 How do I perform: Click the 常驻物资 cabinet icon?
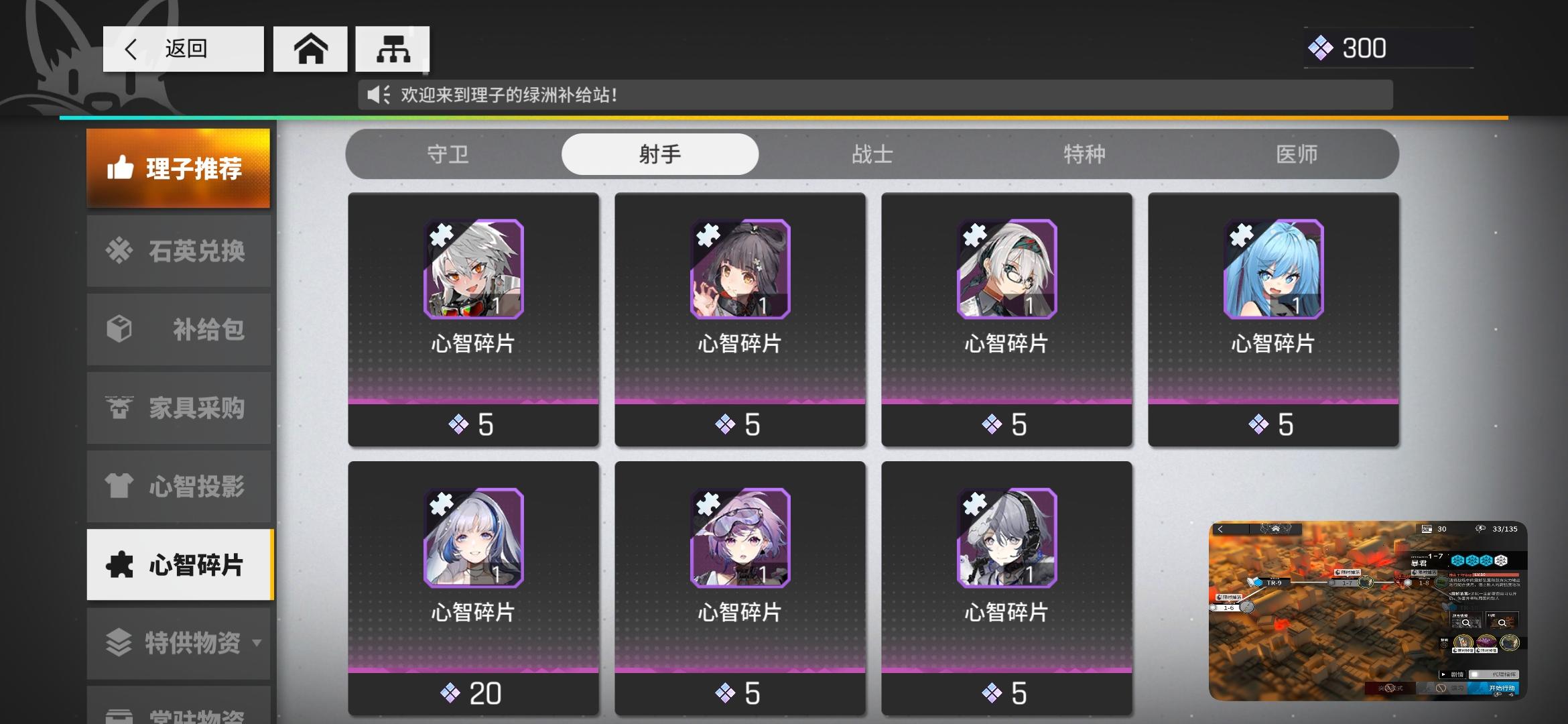coord(119,716)
